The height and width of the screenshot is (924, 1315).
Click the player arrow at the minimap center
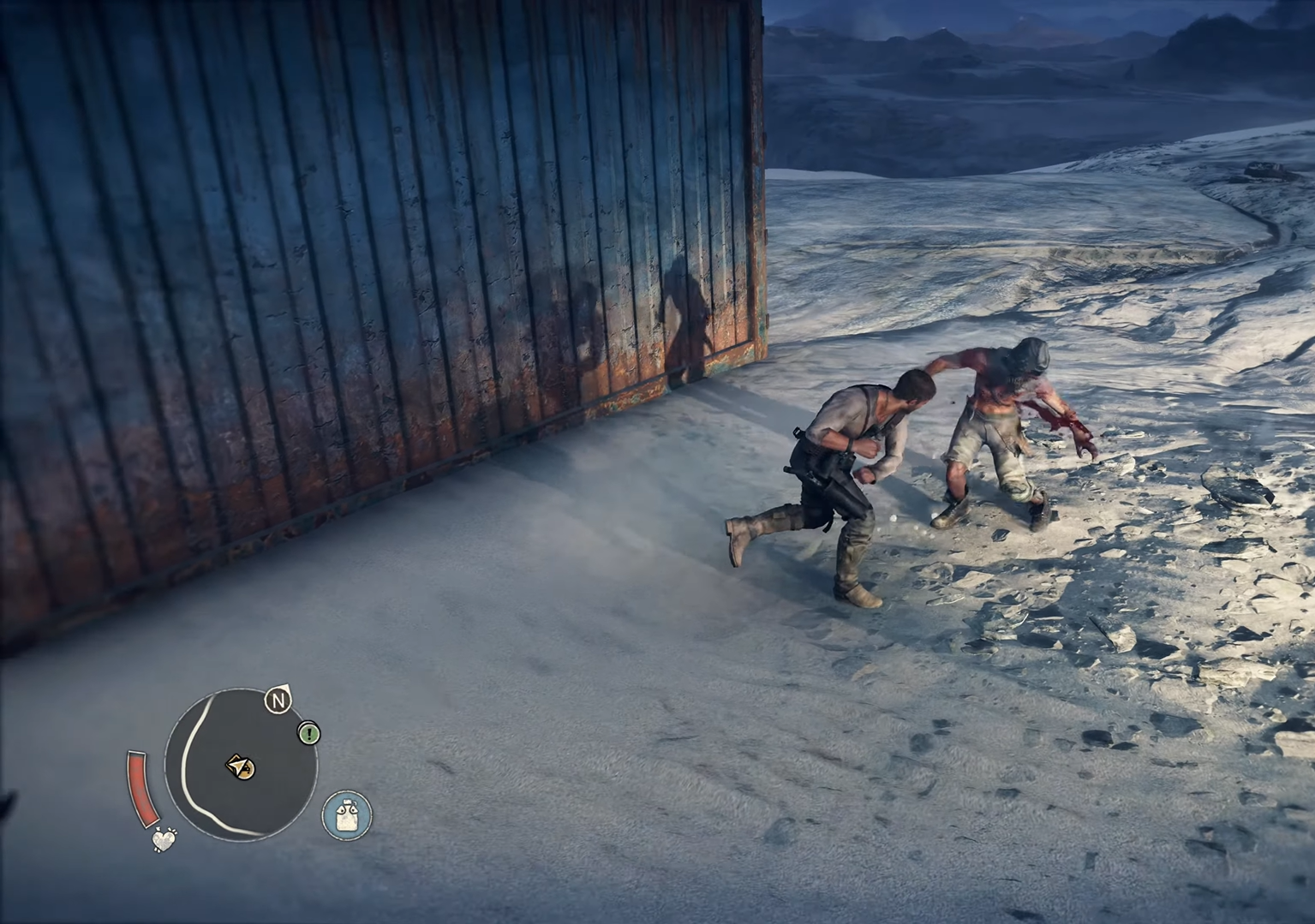point(239,765)
